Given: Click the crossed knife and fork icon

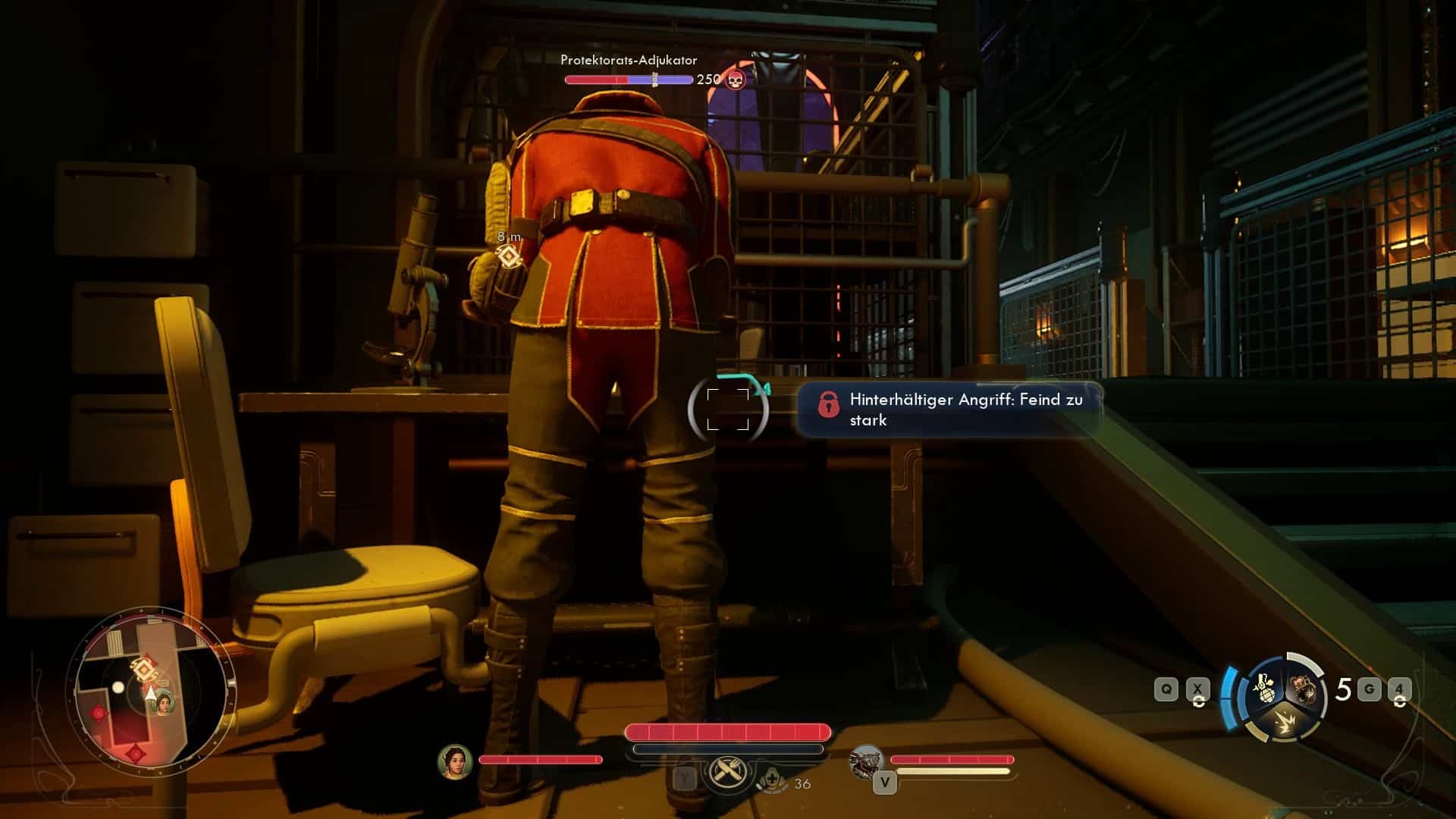Looking at the screenshot, I should point(726,773).
